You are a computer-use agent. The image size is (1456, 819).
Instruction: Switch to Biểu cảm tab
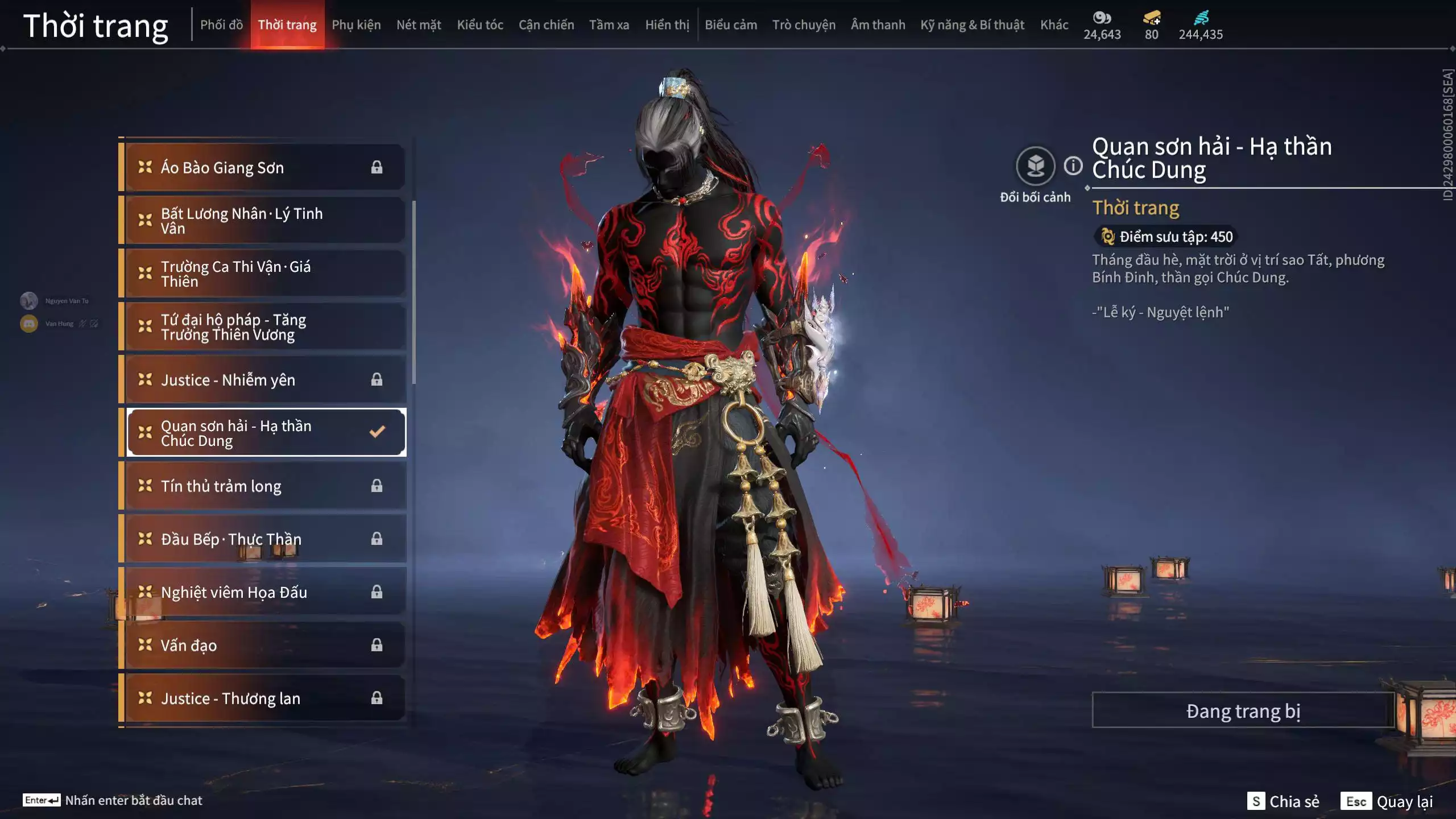coord(731,25)
